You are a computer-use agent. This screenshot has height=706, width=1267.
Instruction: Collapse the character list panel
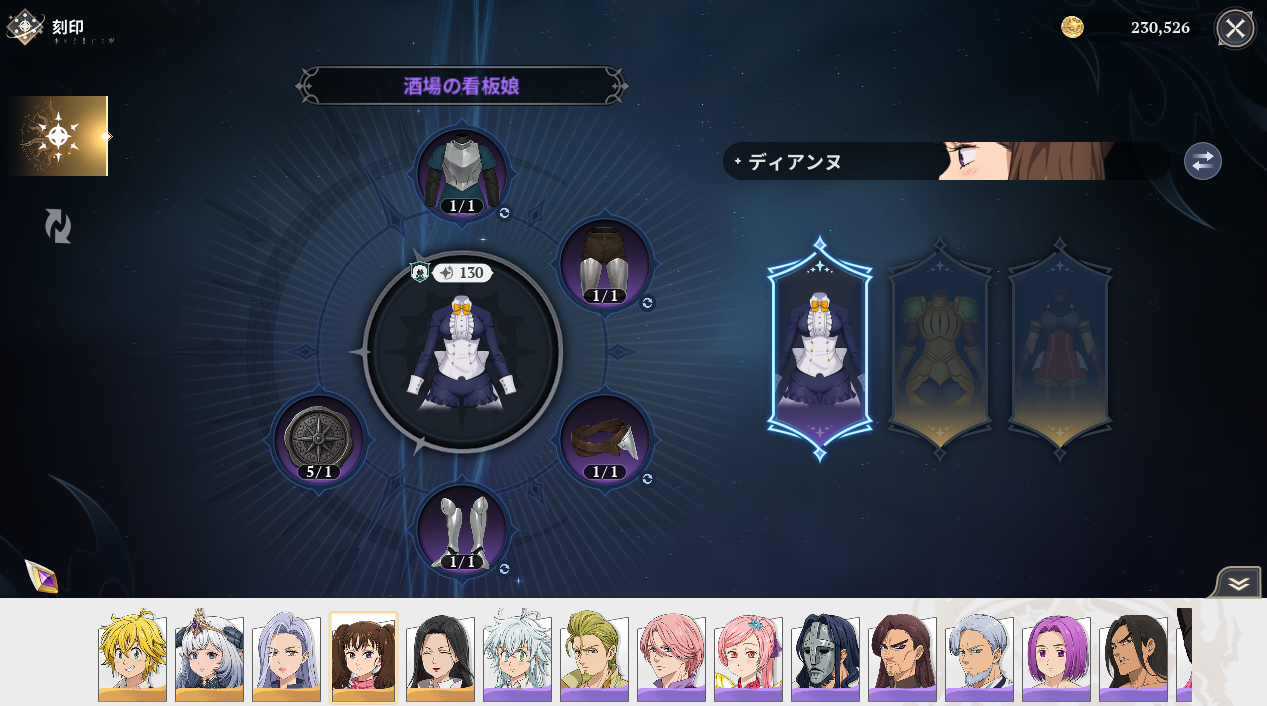click(1239, 583)
